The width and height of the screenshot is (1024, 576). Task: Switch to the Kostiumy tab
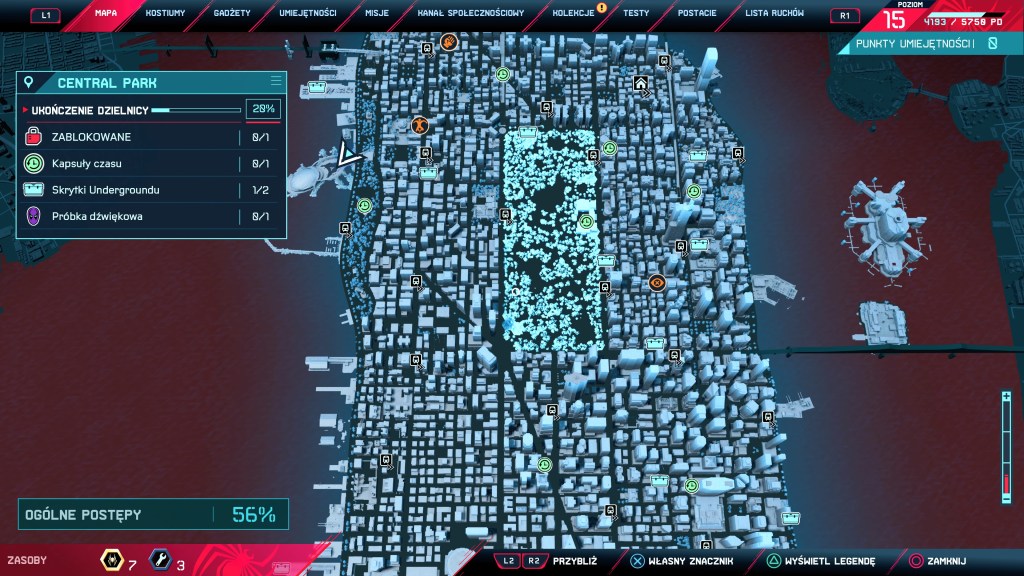[165, 13]
